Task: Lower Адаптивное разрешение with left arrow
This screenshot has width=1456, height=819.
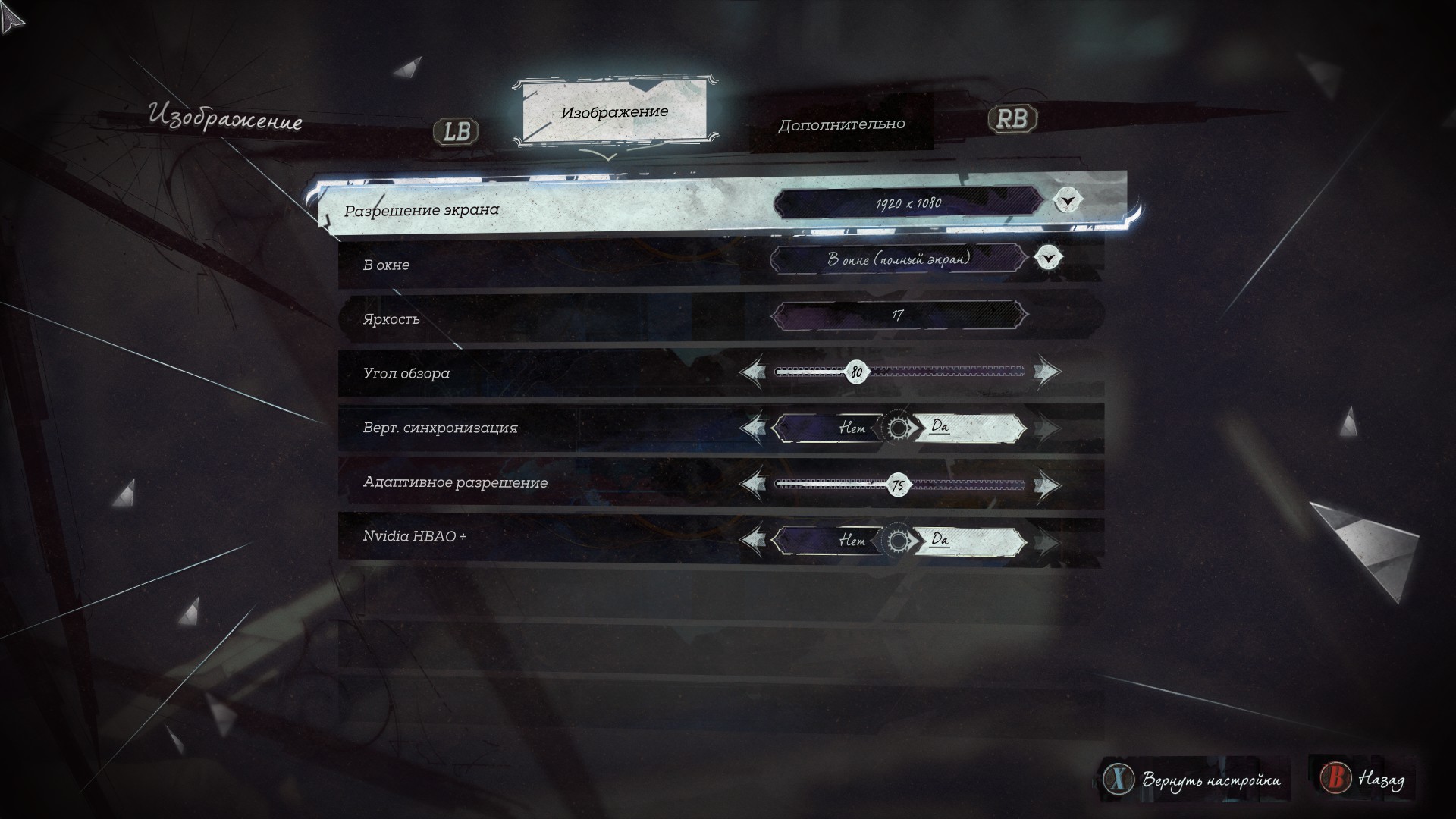Action: click(752, 485)
